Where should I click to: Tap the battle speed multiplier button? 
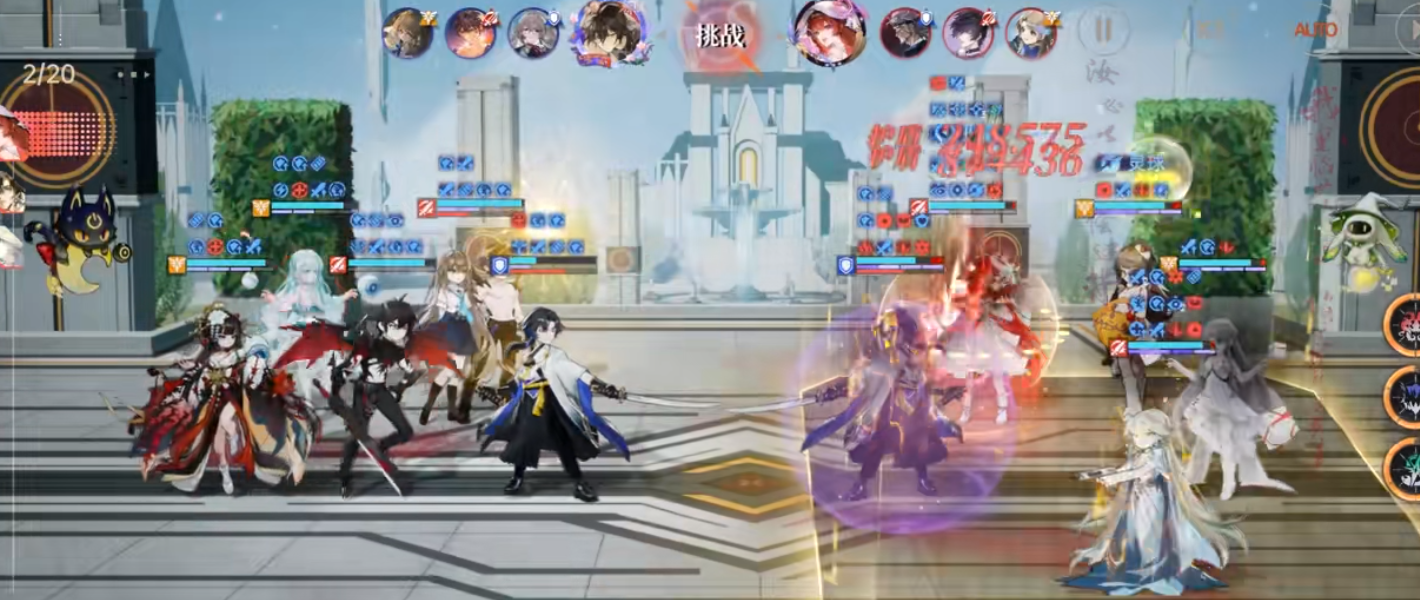click(1211, 30)
